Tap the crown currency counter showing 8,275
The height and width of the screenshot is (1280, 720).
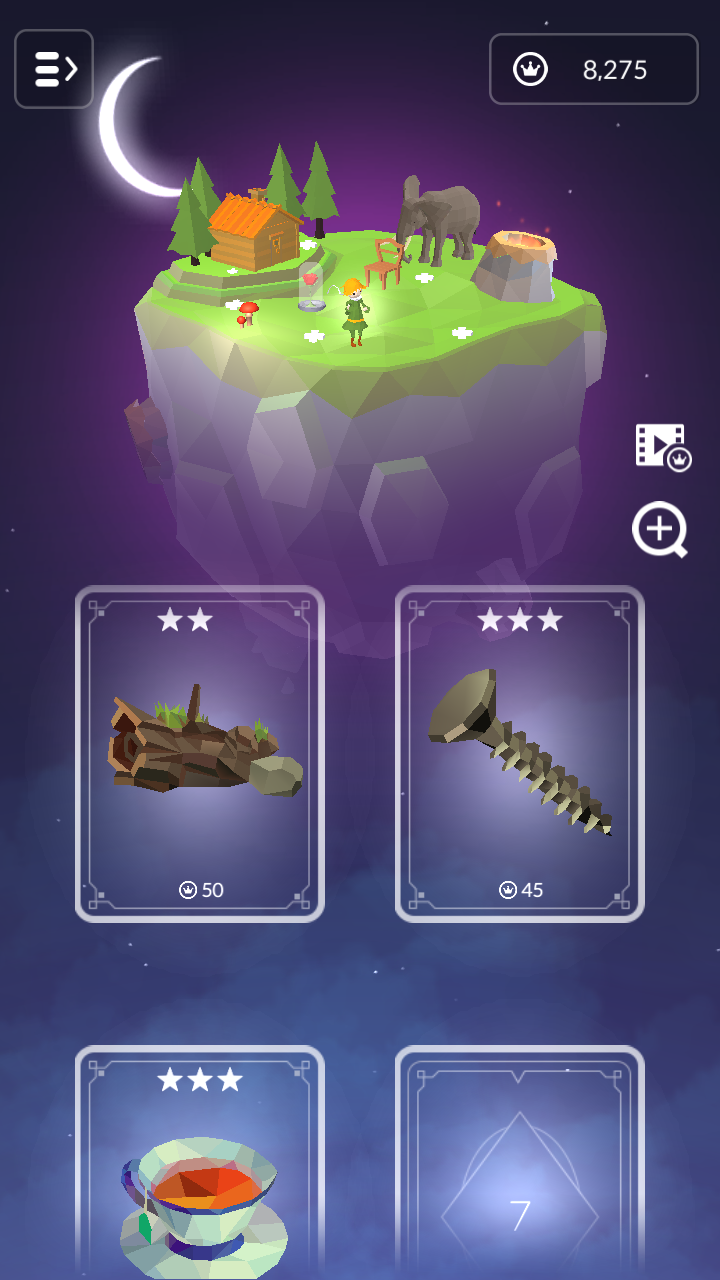(593, 69)
